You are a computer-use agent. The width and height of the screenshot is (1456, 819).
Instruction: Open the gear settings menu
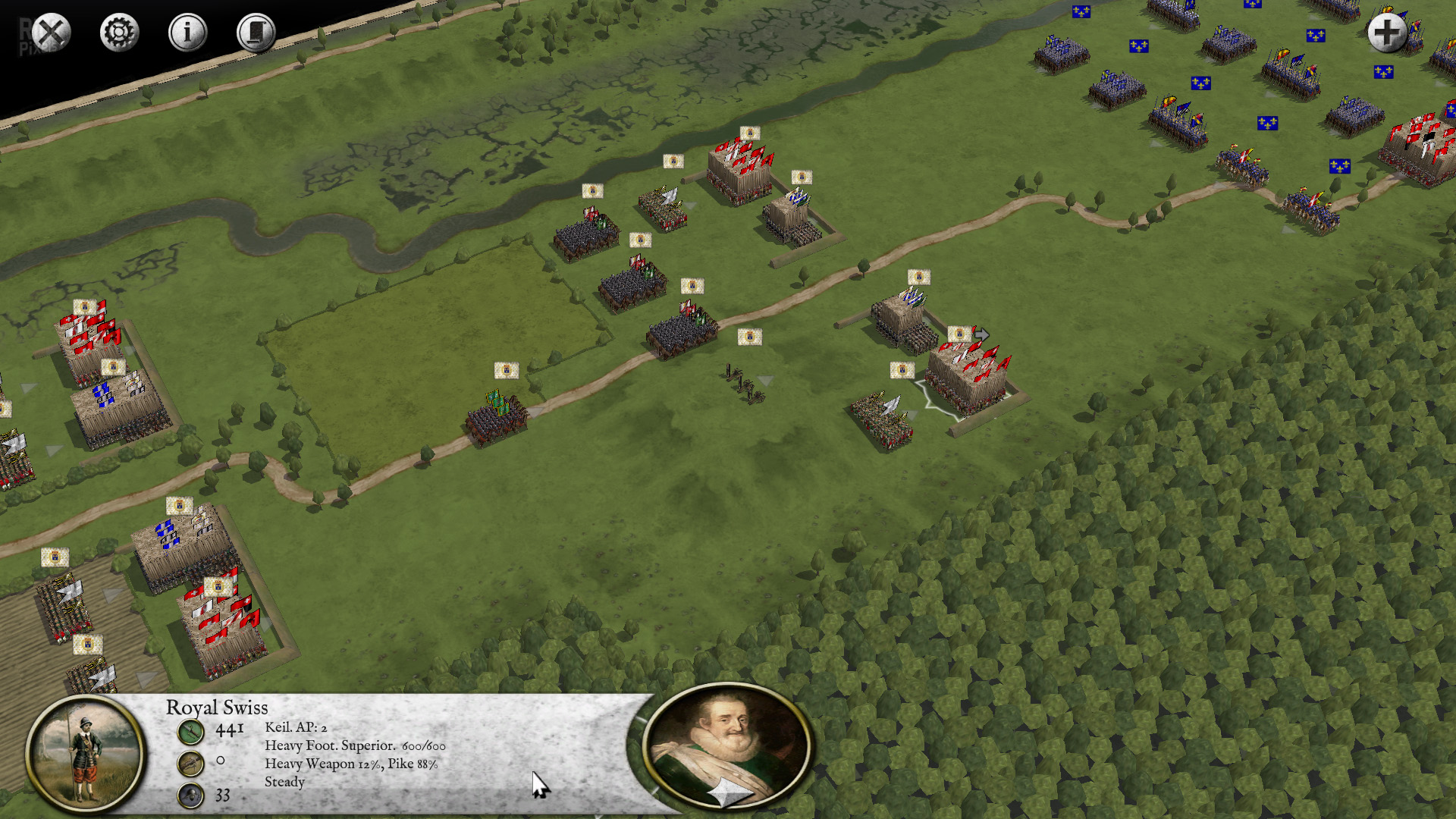click(120, 33)
